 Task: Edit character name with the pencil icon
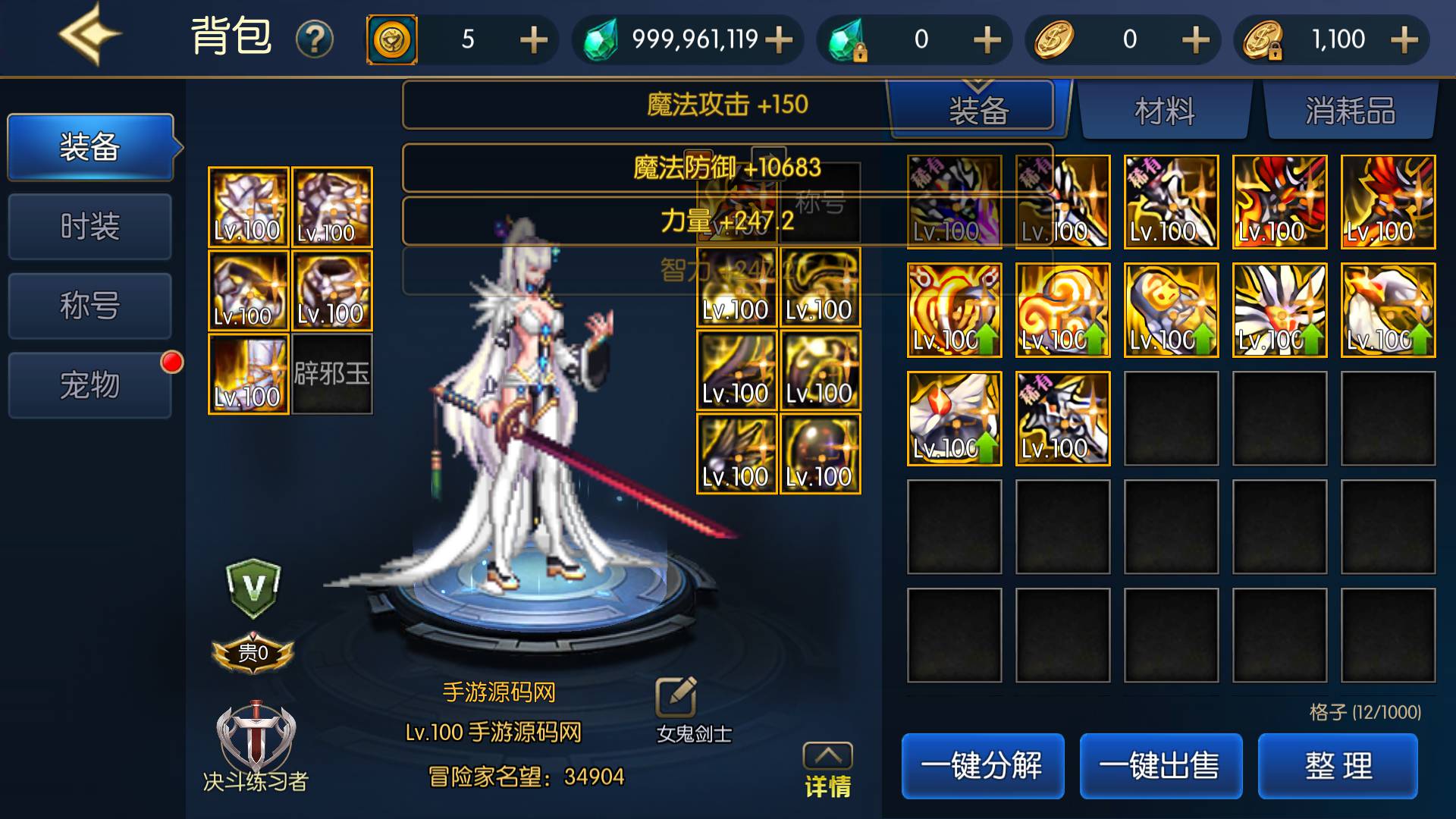point(676,696)
